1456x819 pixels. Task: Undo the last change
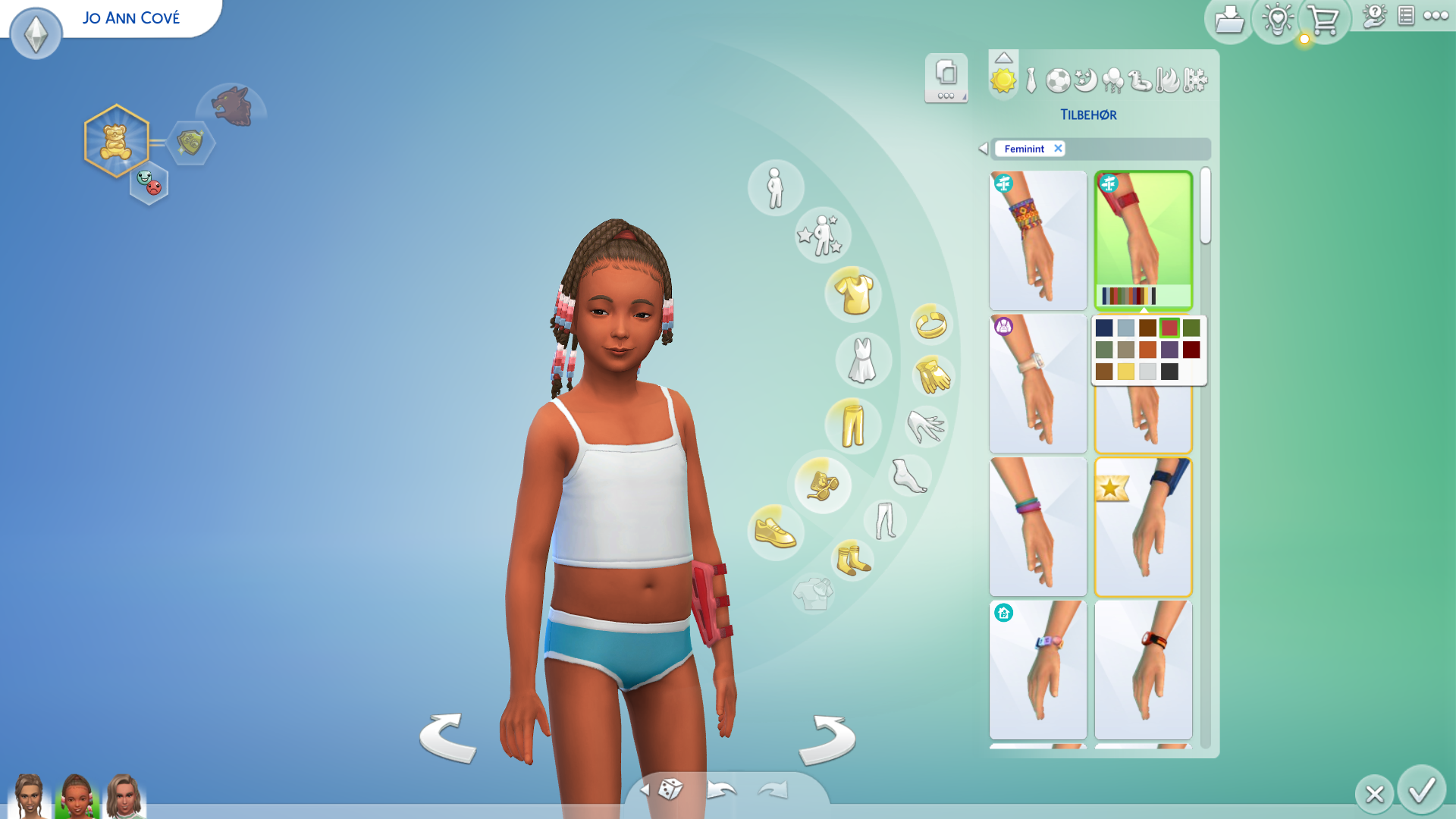pos(721,791)
